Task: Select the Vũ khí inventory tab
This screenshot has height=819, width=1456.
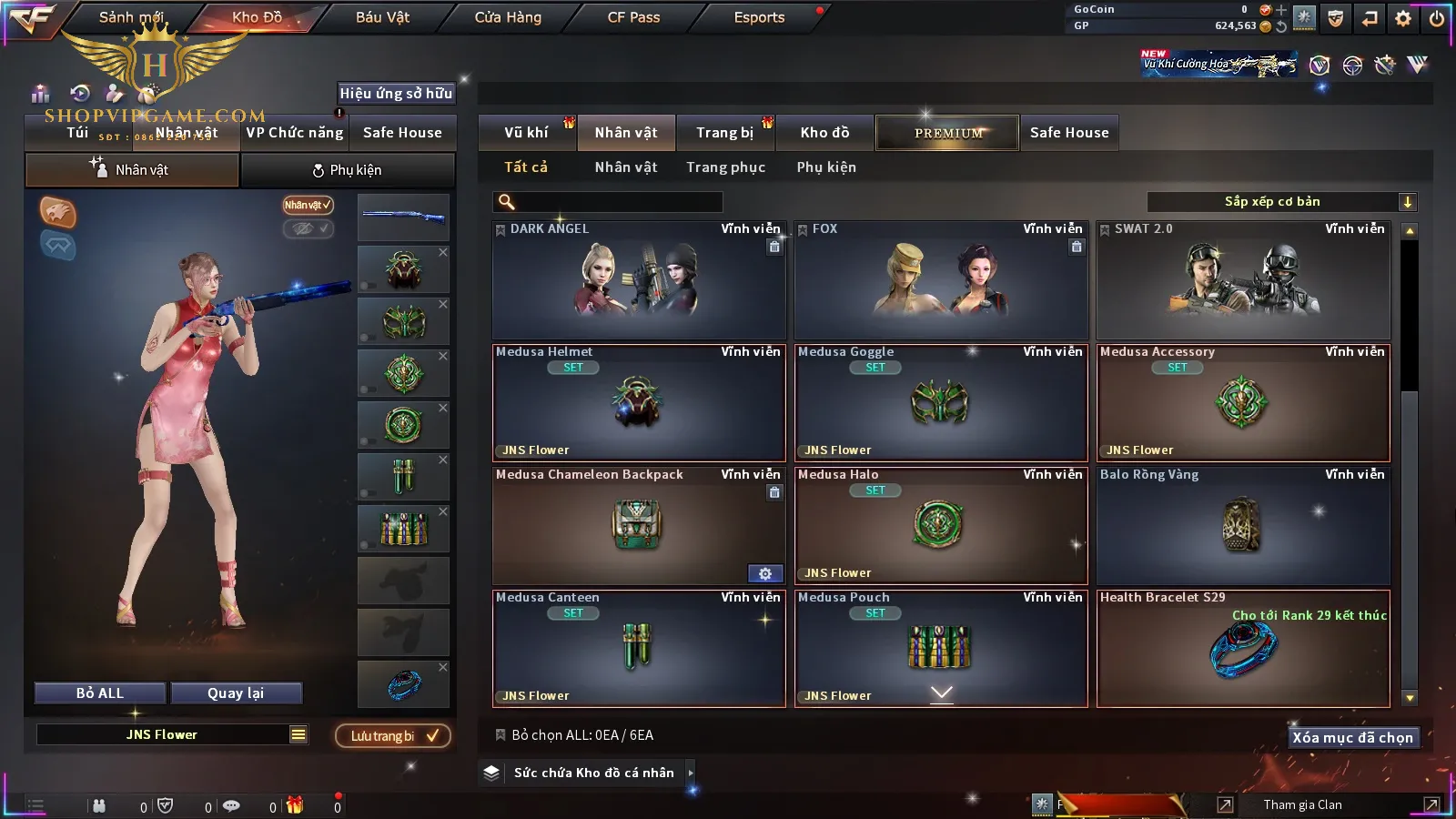Action: click(526, 133)
